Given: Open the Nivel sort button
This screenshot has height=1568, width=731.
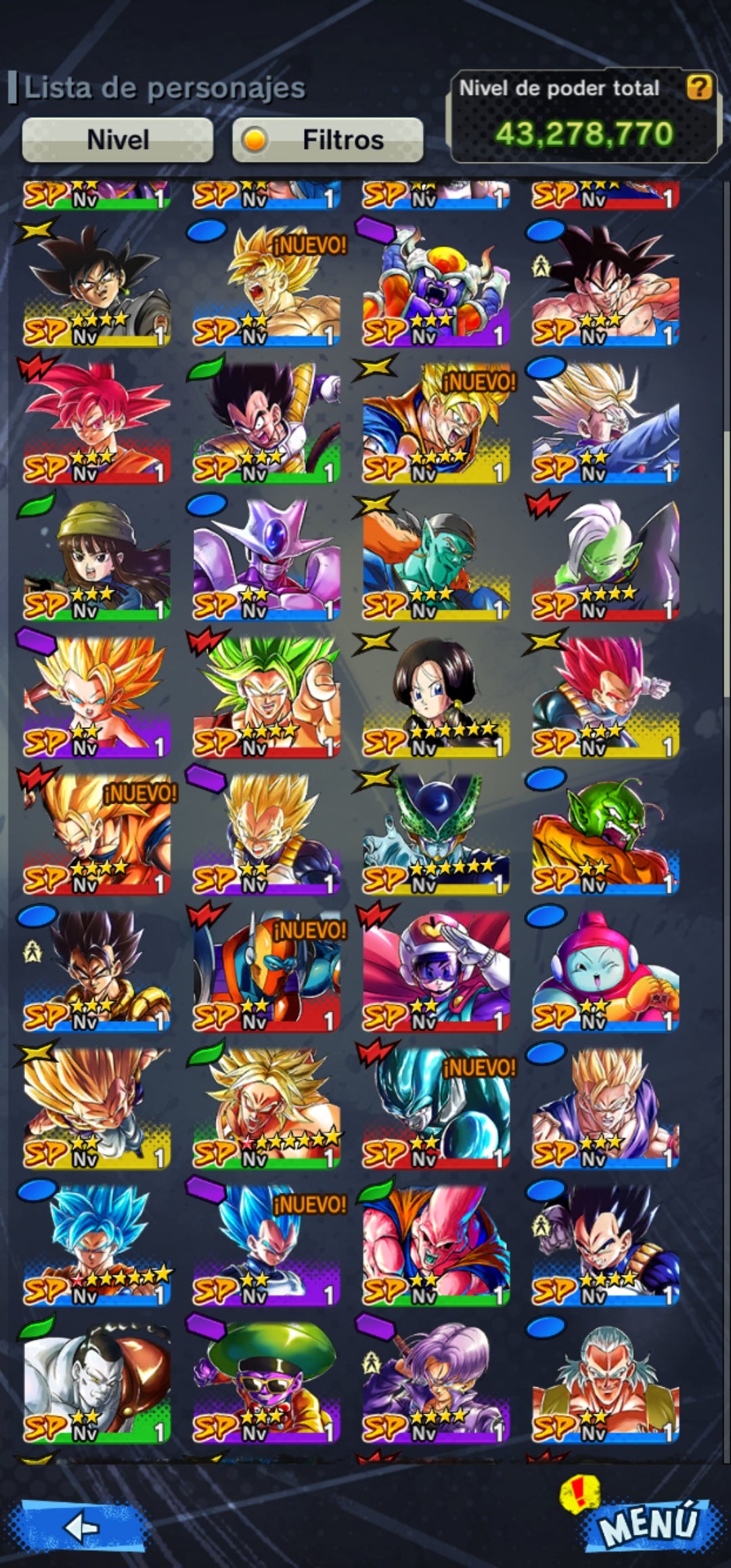Looking at the screenshot, I should click(x=118, y=140).
